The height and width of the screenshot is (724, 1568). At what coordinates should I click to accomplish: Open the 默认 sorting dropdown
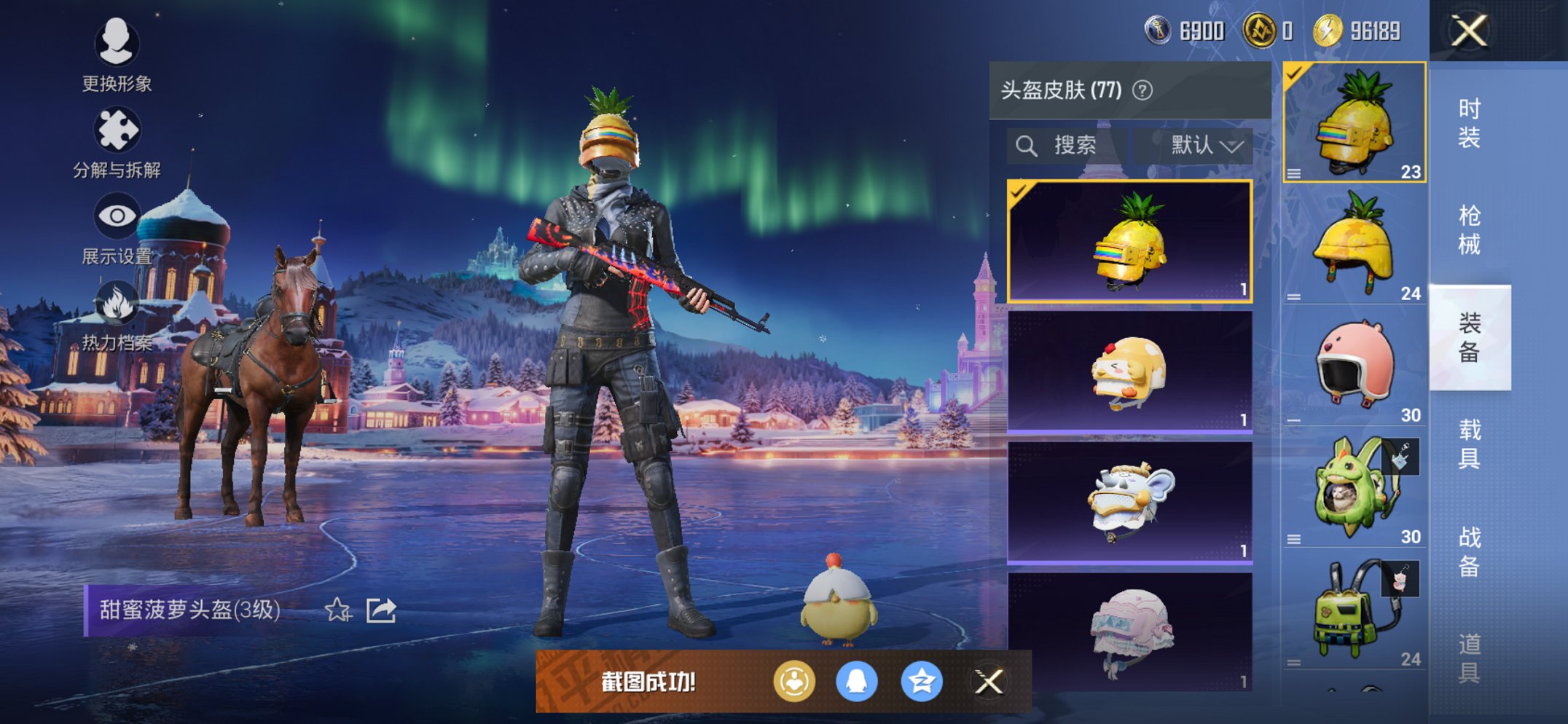[x=1200, y=144]
